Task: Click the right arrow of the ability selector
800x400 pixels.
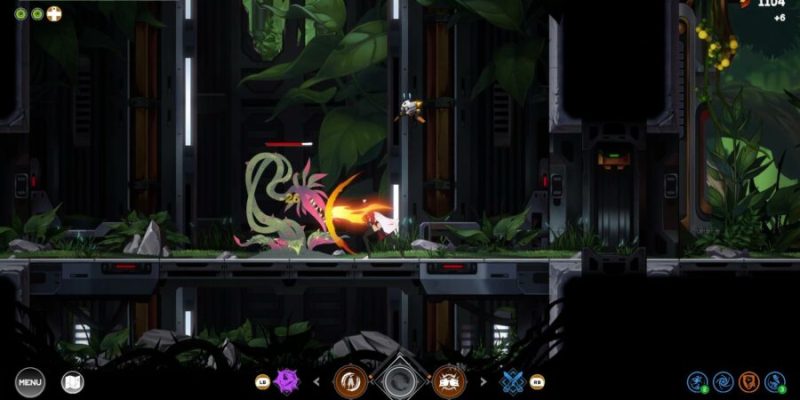Action: point(482,381)
